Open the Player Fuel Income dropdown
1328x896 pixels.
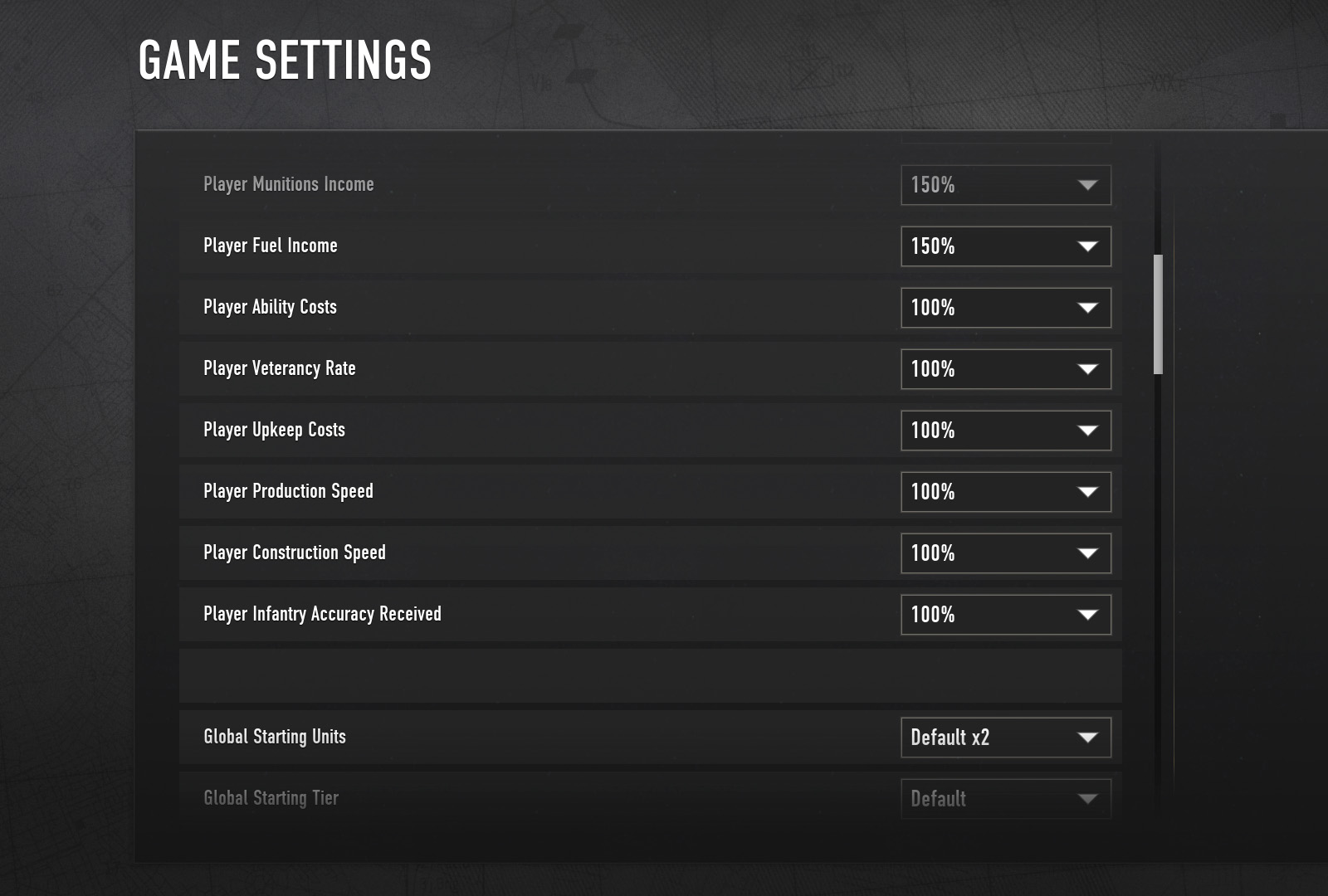(x=1005, y=246)
